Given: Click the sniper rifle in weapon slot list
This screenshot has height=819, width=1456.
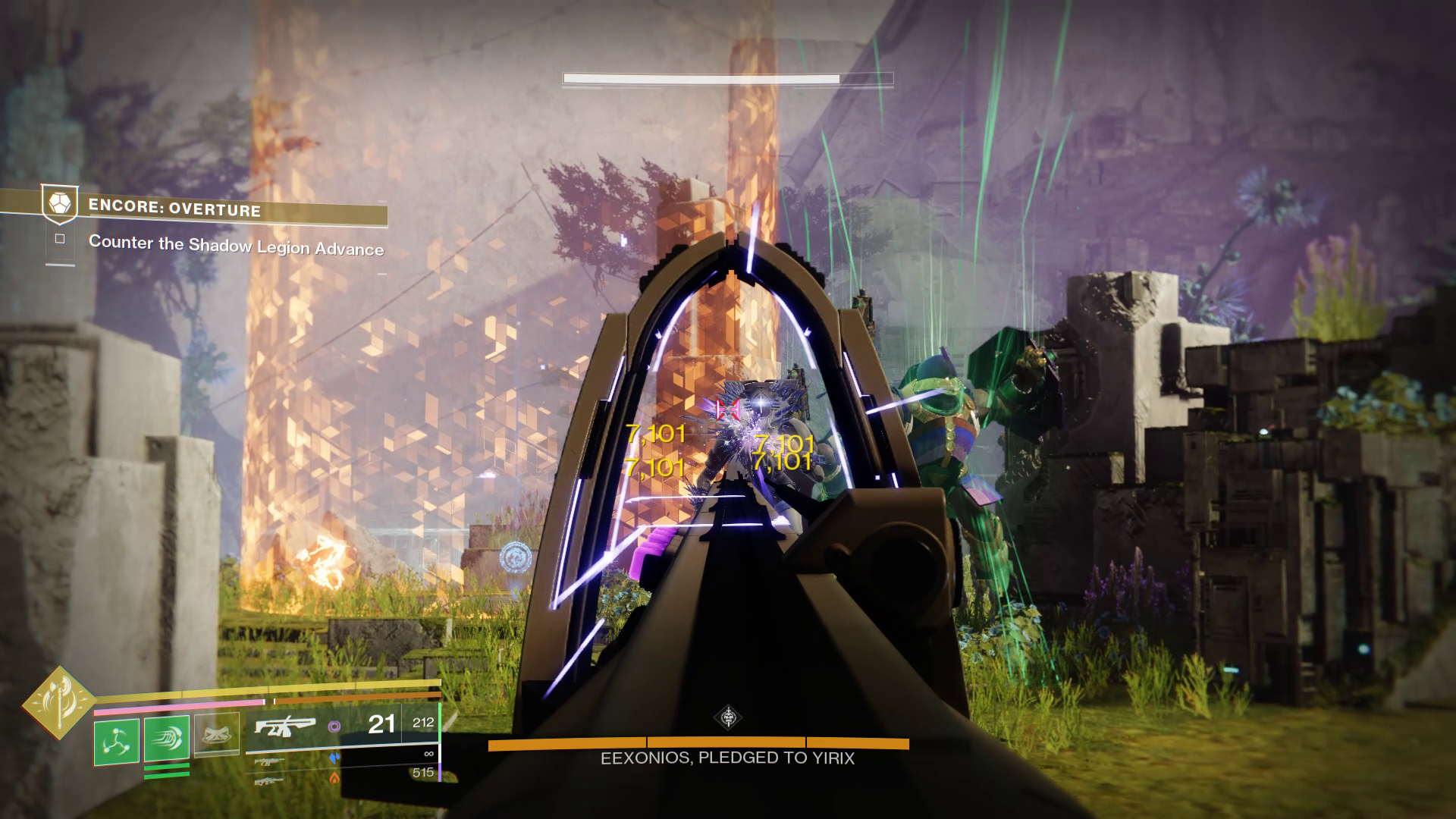Looking at the screenshot, I should click(269, 761).
